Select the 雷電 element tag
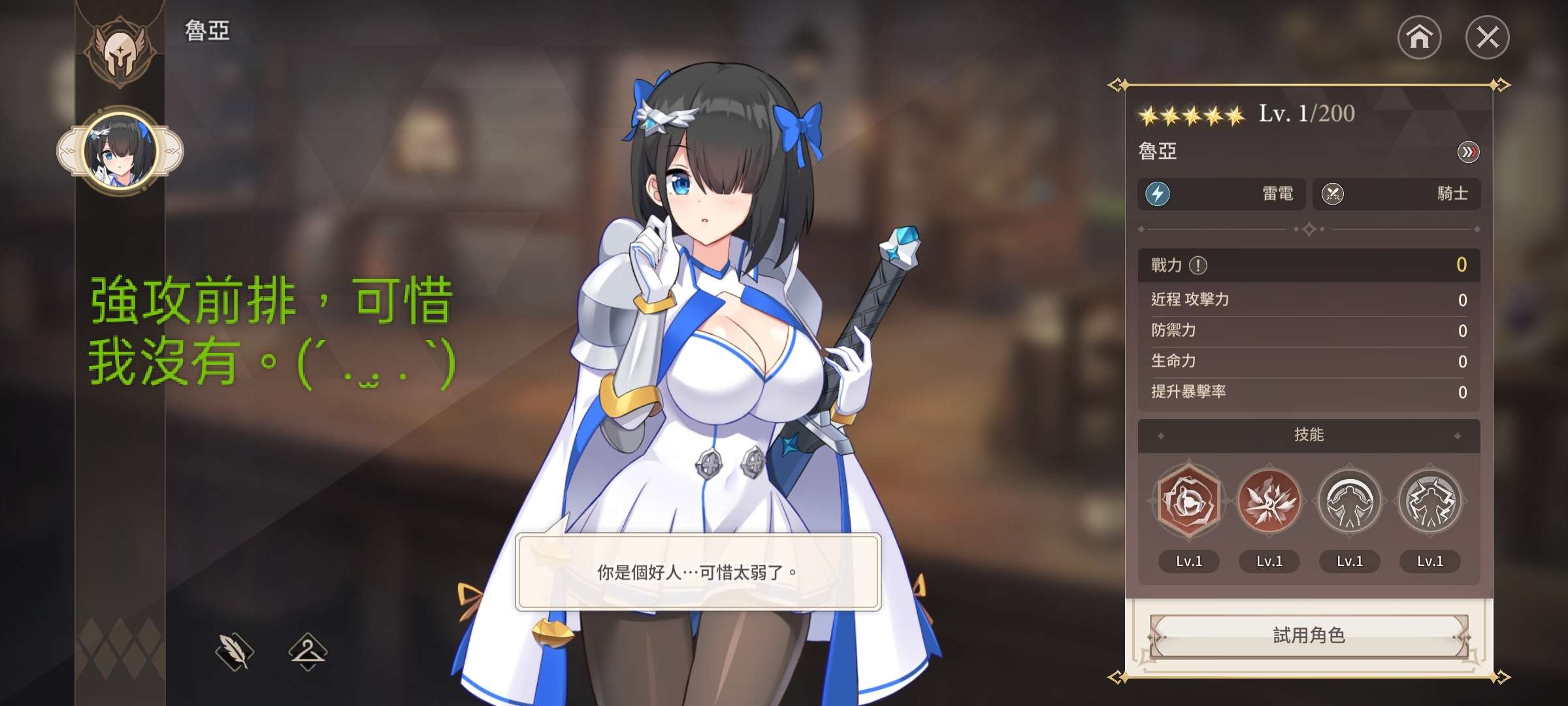Image resolution: width=1568 pixels, height=706 pixels. [1221, 194]
